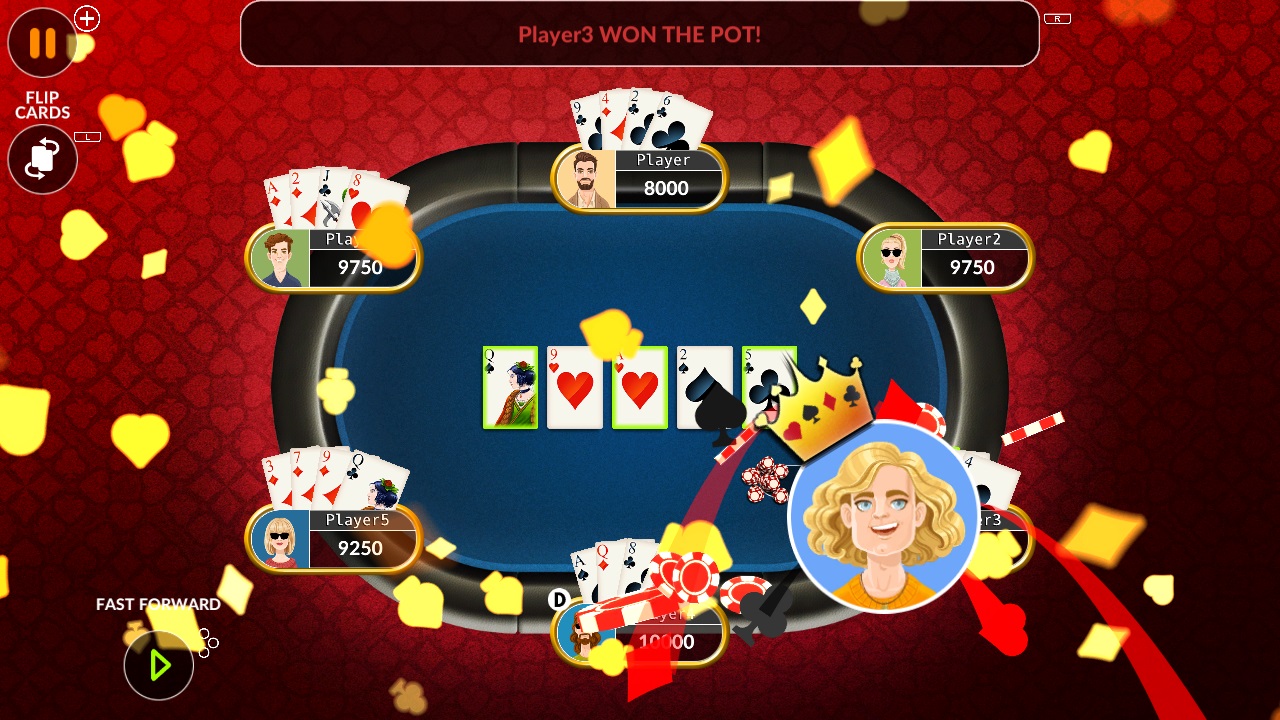Click Player3's enlarged winner avatar
Screen dimensions: 1280x720
click(884, 518)
